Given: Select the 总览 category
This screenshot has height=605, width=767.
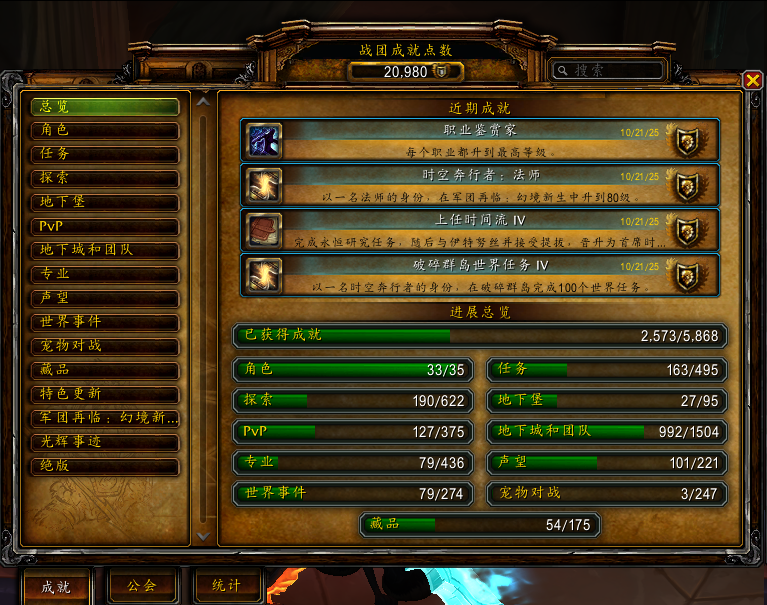Looking at the screenshot, I should click(105, 106).
